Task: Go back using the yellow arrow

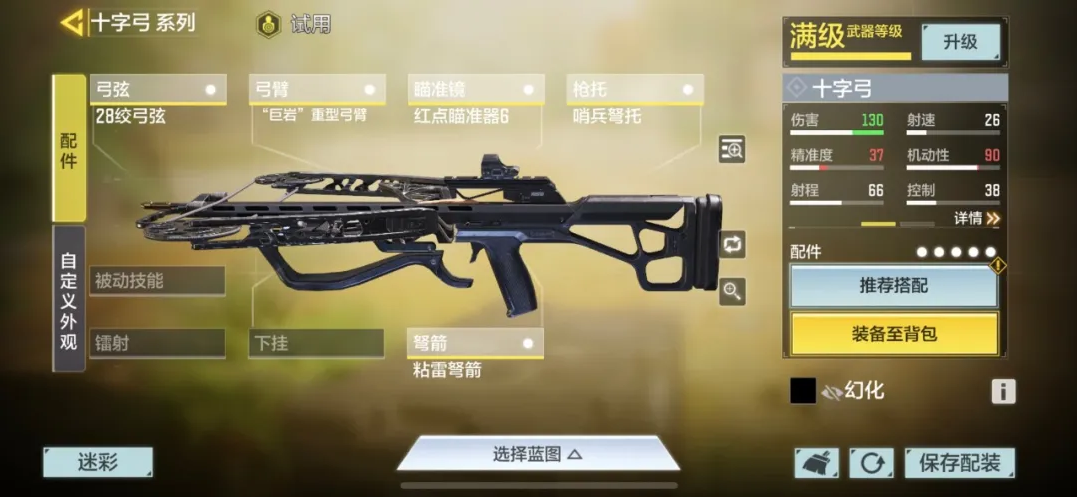Action: pyautogui.click(x=72, y=22)
